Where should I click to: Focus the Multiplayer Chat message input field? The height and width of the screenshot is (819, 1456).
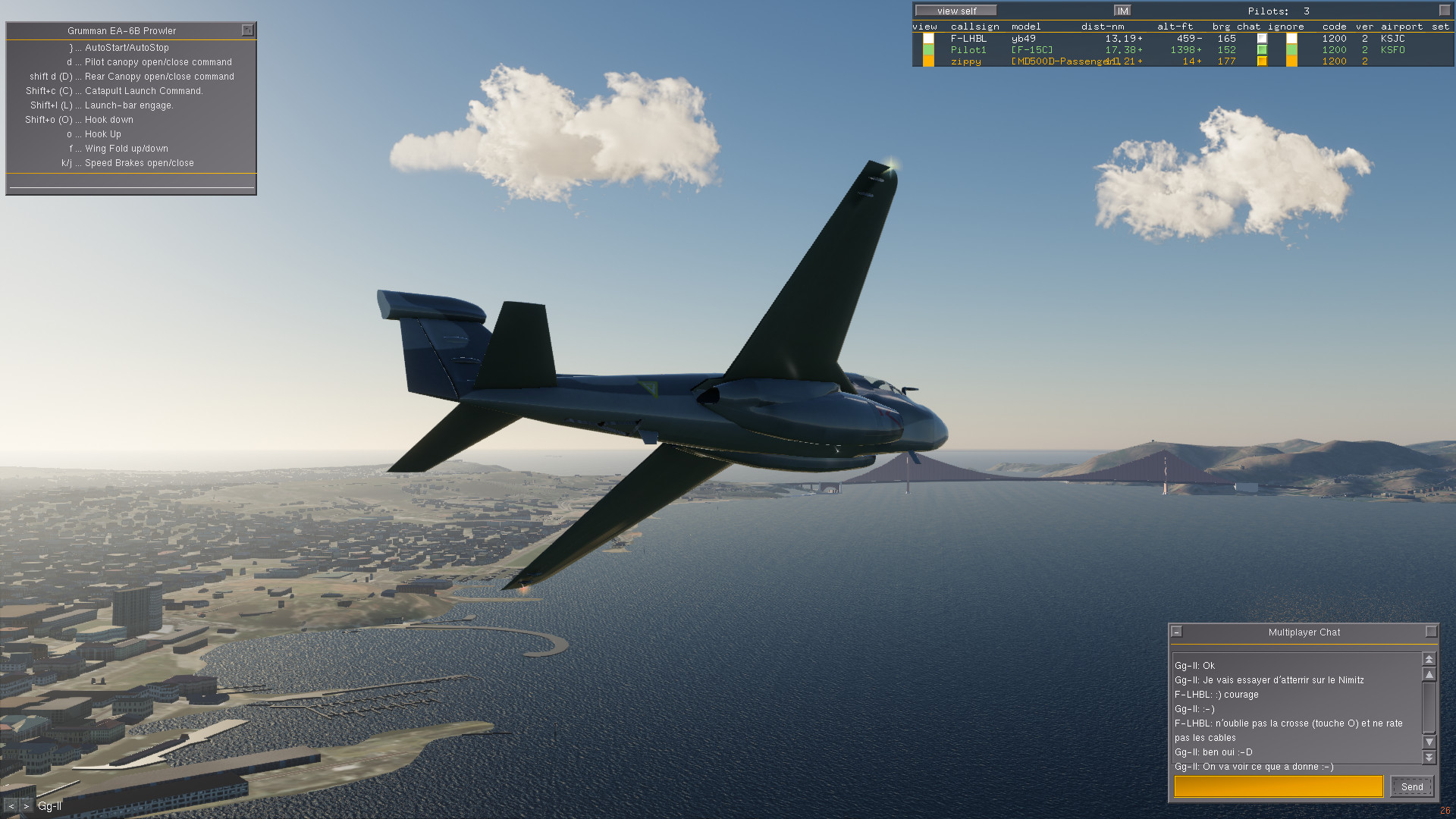point(1279,786)
